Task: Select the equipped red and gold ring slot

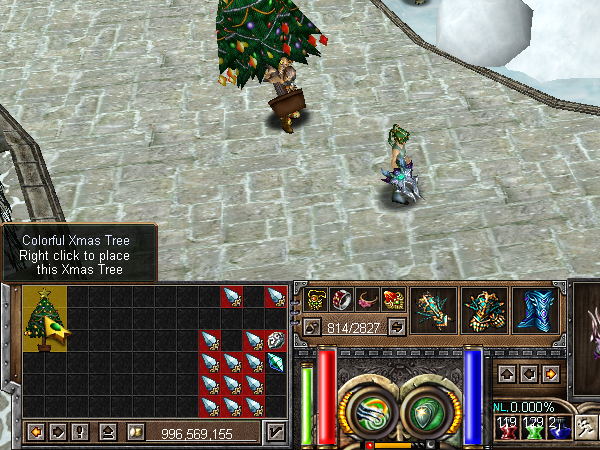Action: point(392,299)
